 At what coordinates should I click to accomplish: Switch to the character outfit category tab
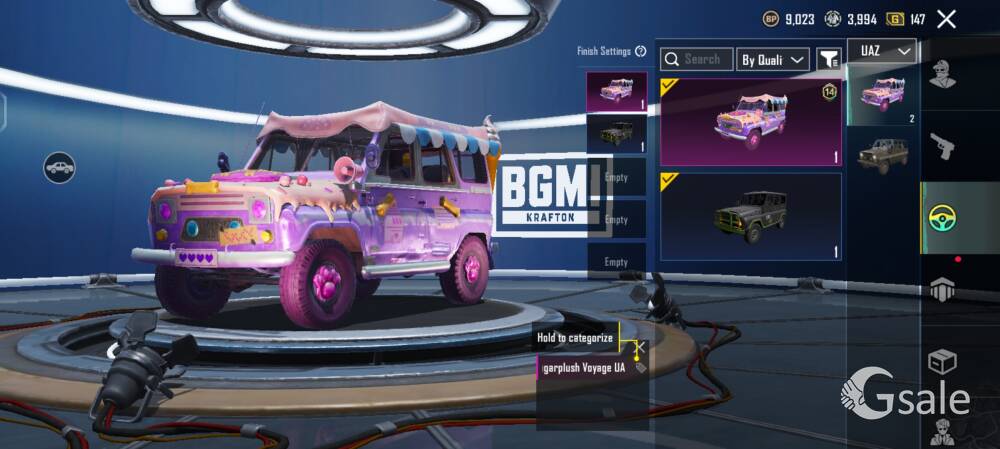[942, 74]
